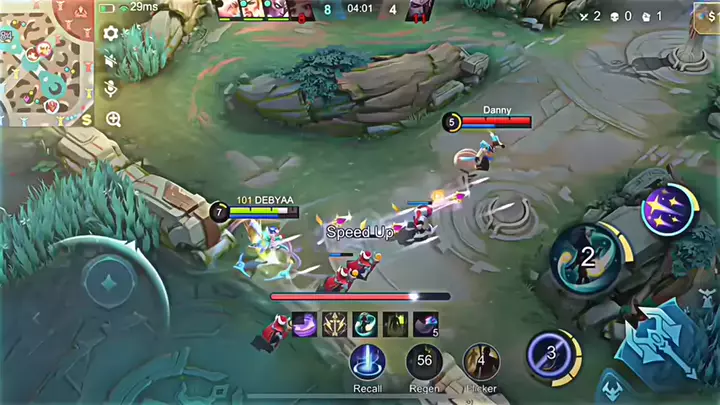Image resolution: width=720 pixels, height=405 pixels.
Task: Toggle the microphone voice chat icon
Action: point(111,90)
